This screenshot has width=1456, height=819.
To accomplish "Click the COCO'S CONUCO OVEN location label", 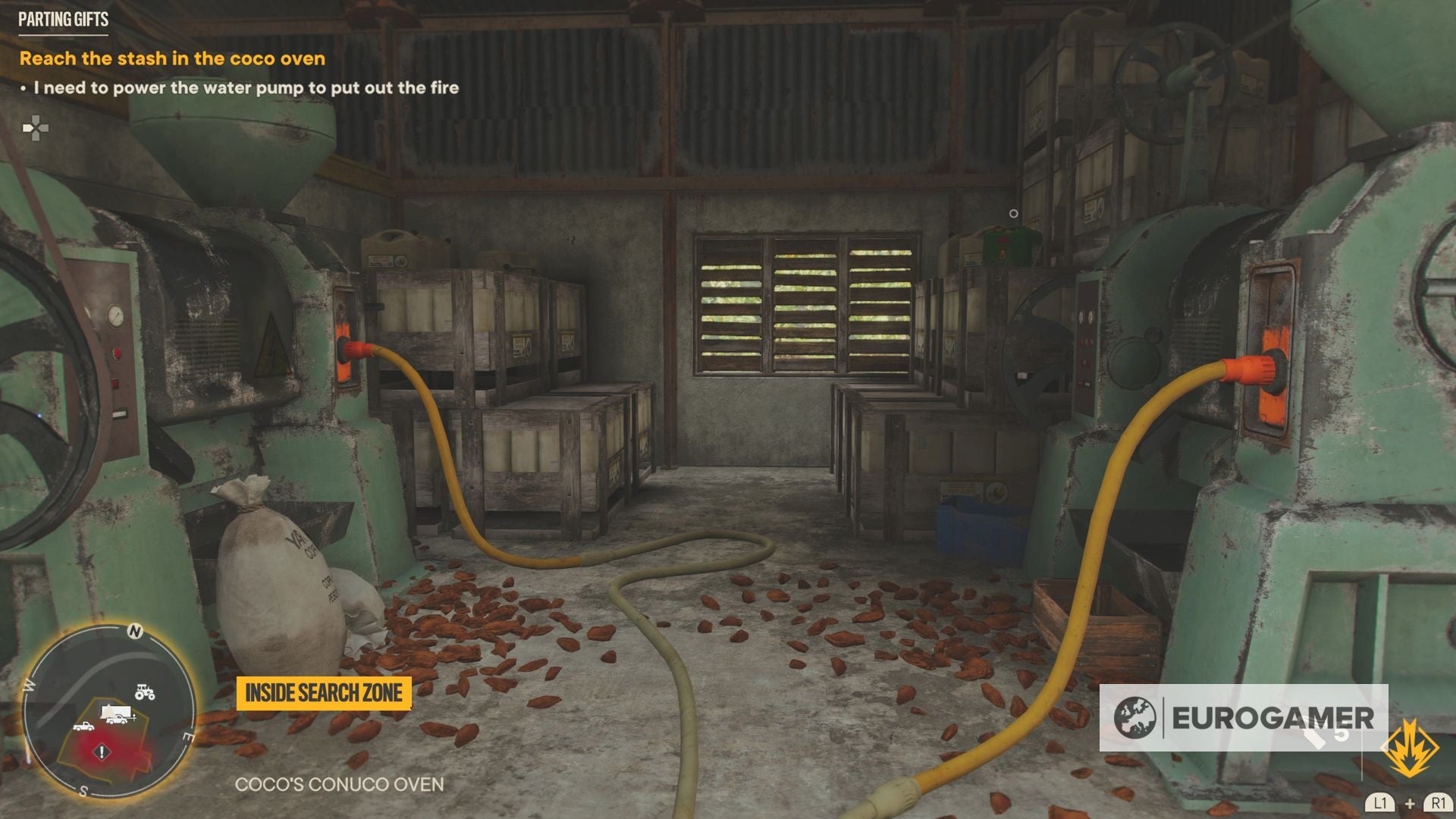I will tap(340, 786).
